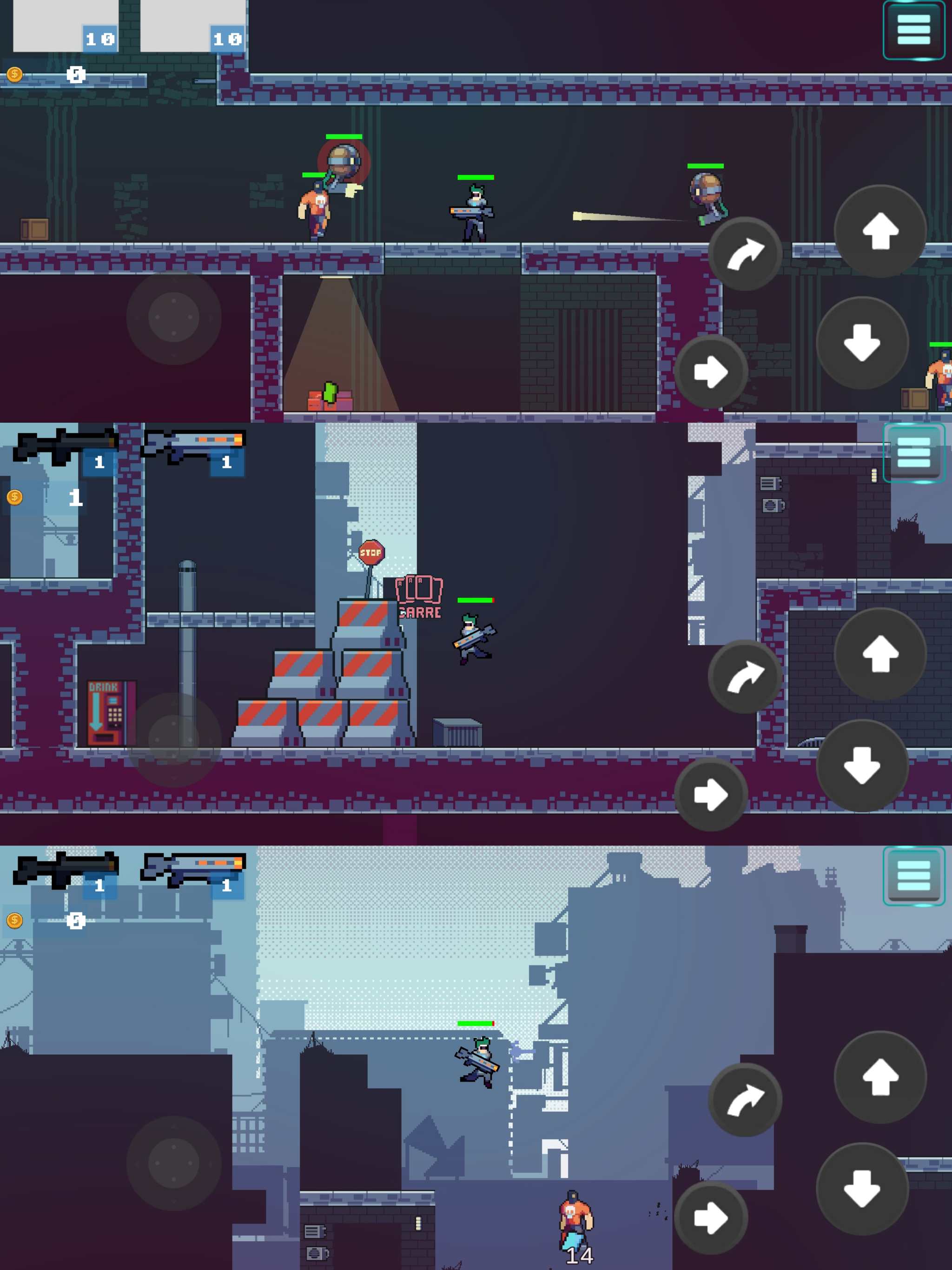Viewport: 952px width, 1270px height.
Task: Open the hamburger menu in the stop-sign screenshot
Action: click(x=913, y=452)
